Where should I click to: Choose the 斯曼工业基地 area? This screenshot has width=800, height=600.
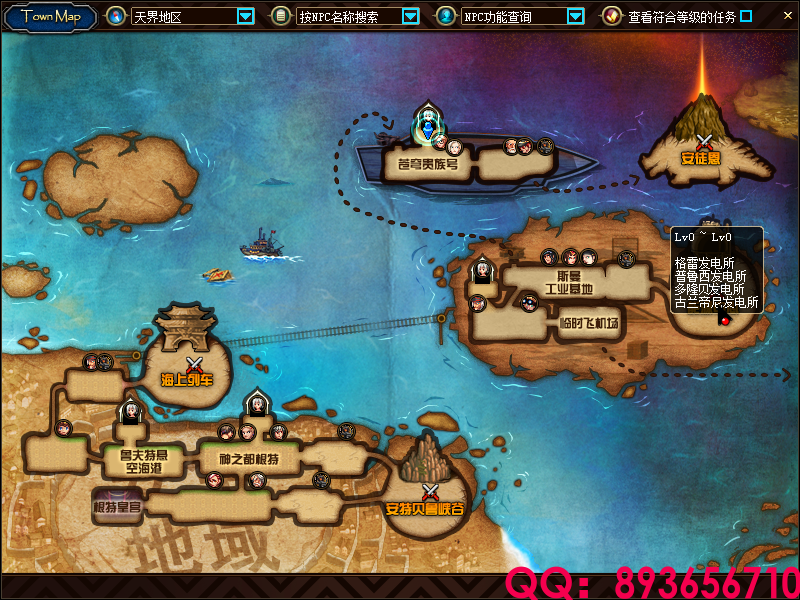coord(568,282)
